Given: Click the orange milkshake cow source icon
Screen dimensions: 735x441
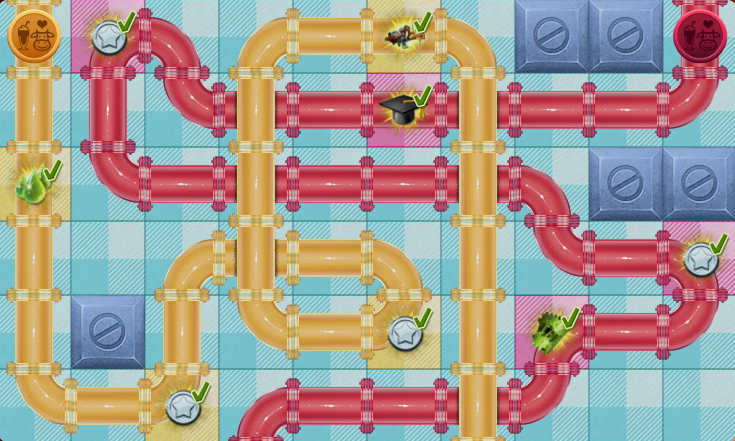Looking at the screenshot, I should 34,36.
